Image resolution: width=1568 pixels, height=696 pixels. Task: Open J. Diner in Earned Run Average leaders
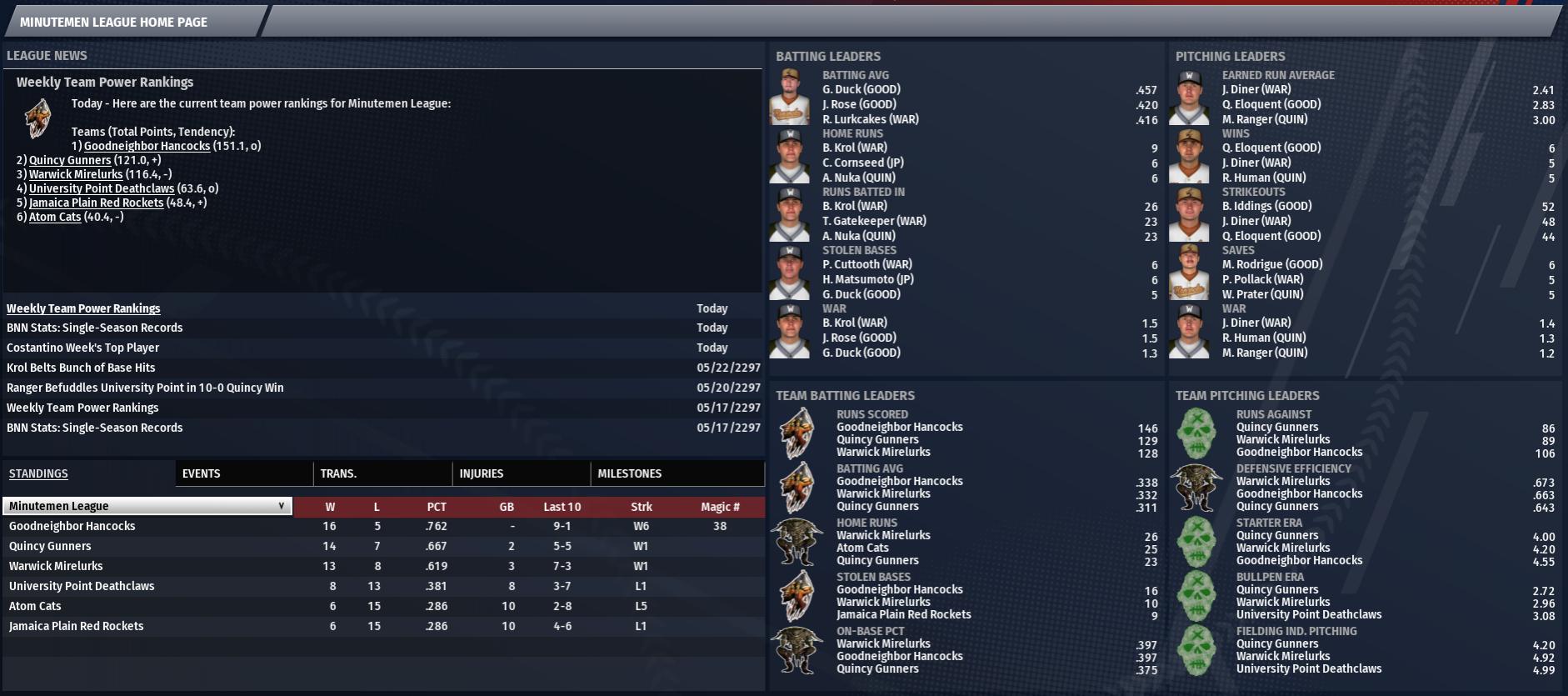click(1256, 89)
